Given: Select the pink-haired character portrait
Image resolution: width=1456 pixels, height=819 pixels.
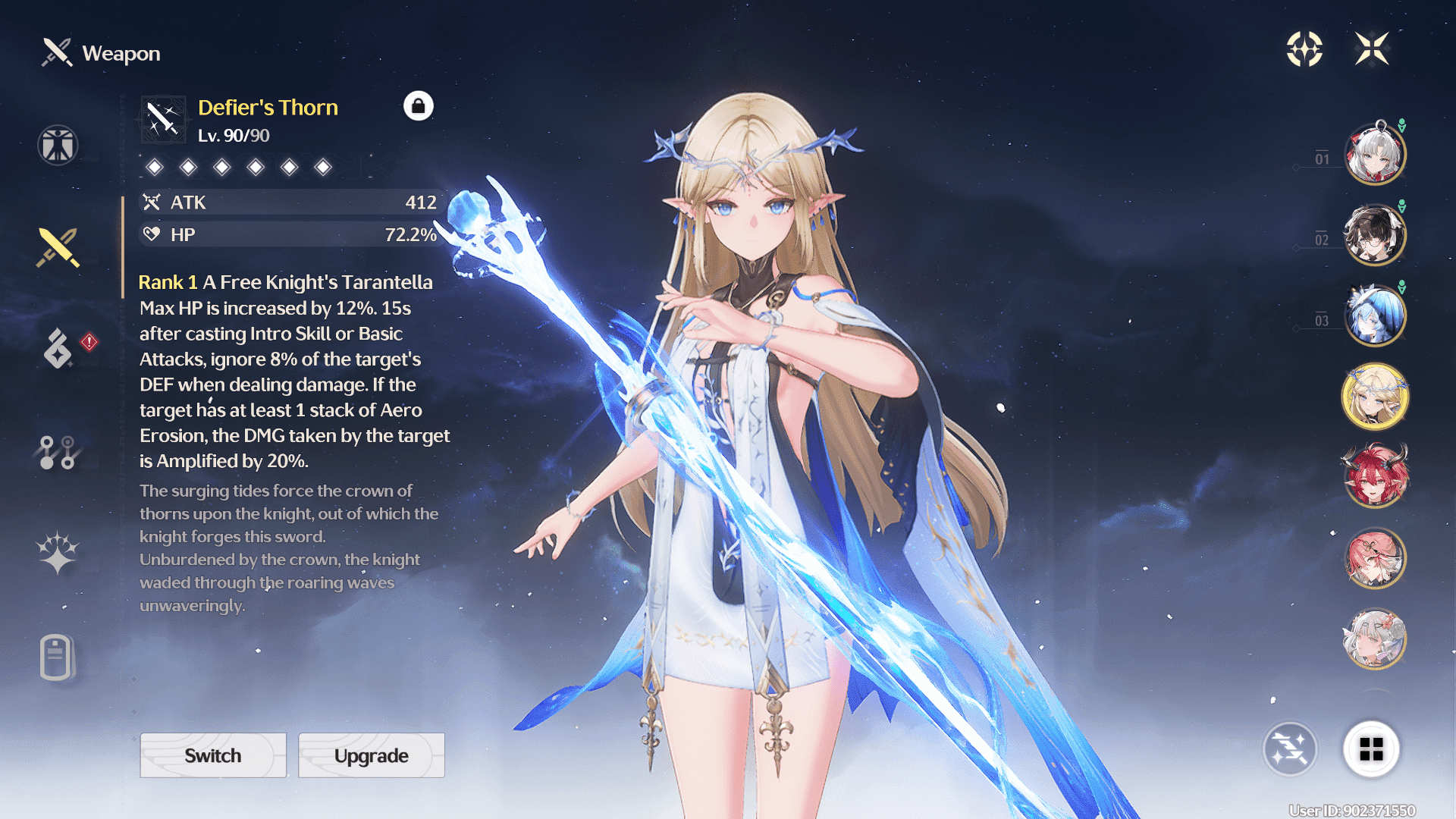Looking at the screenshot, I should pos(1375,559).
